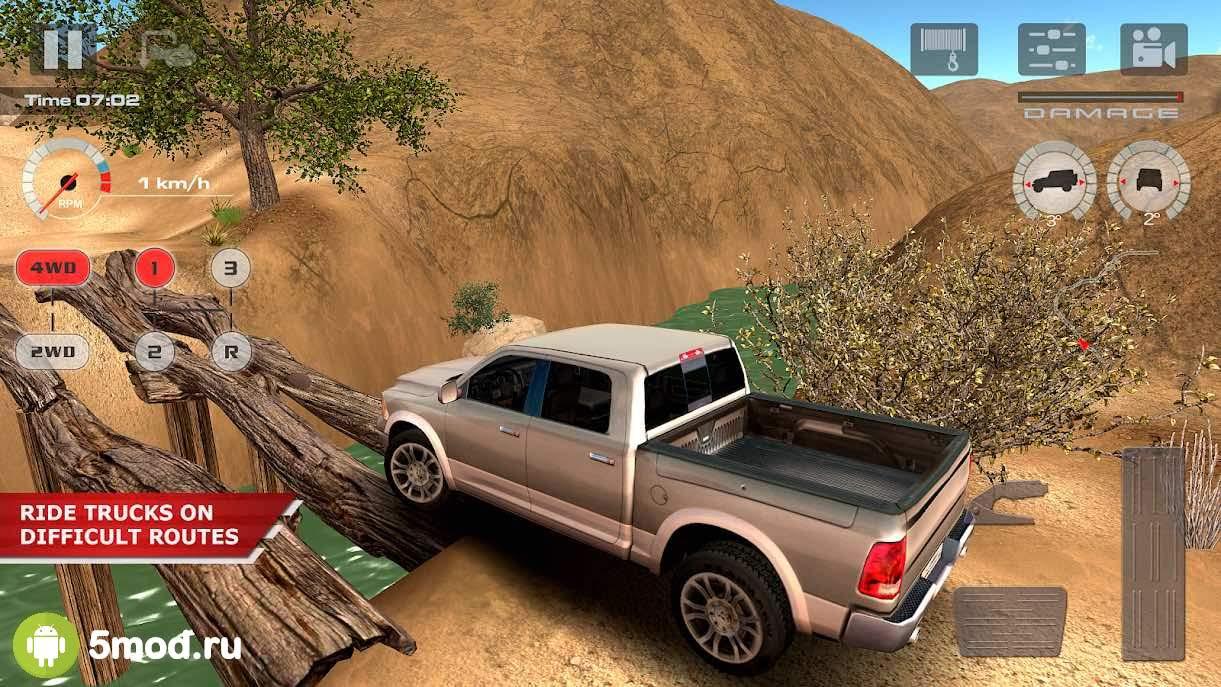Activate the winch hook button
Image resolution: width=1221 pixels, height=687 pixels.
943,50
